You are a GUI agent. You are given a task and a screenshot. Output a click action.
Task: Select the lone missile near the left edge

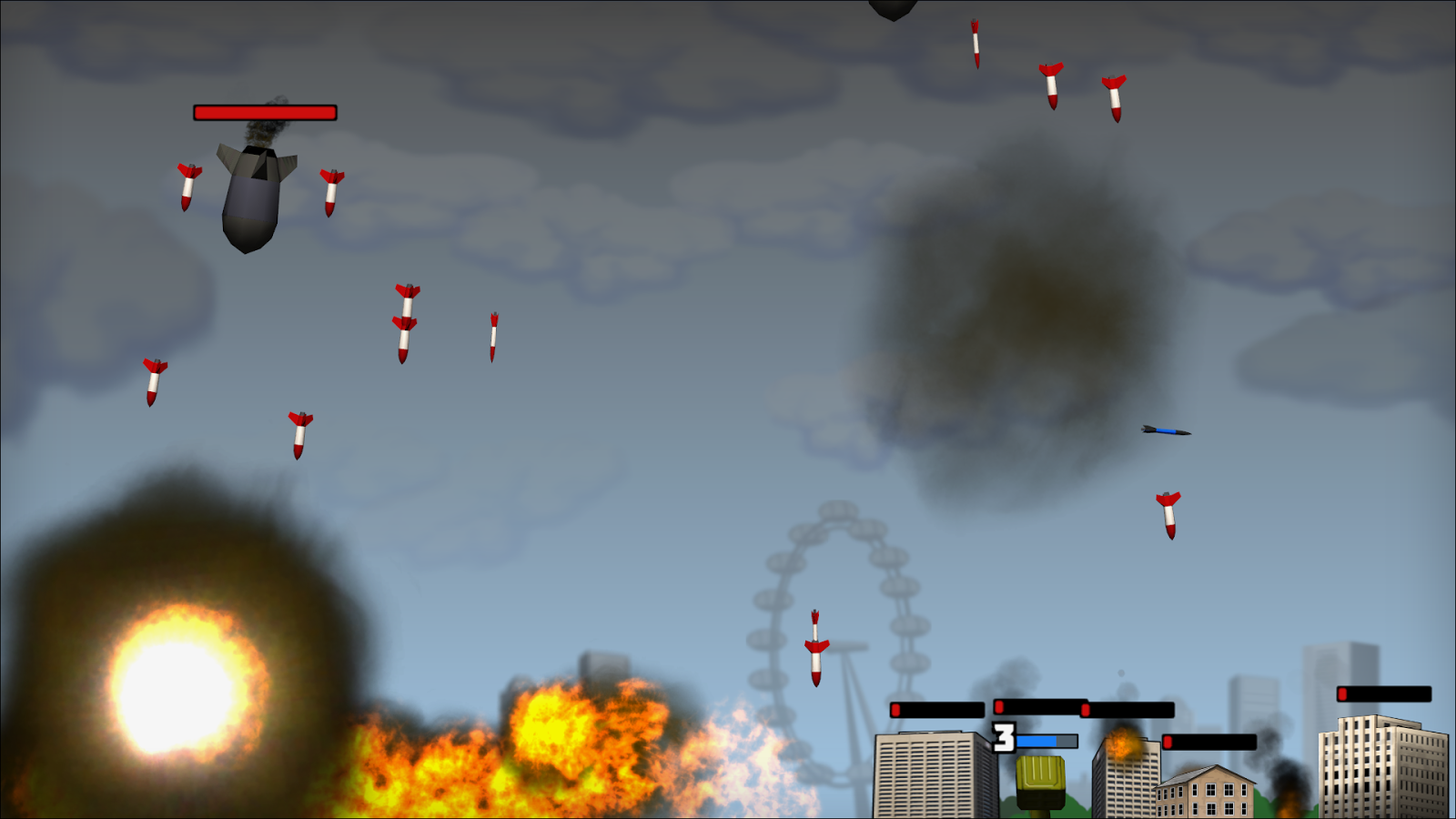coord(155,379)
